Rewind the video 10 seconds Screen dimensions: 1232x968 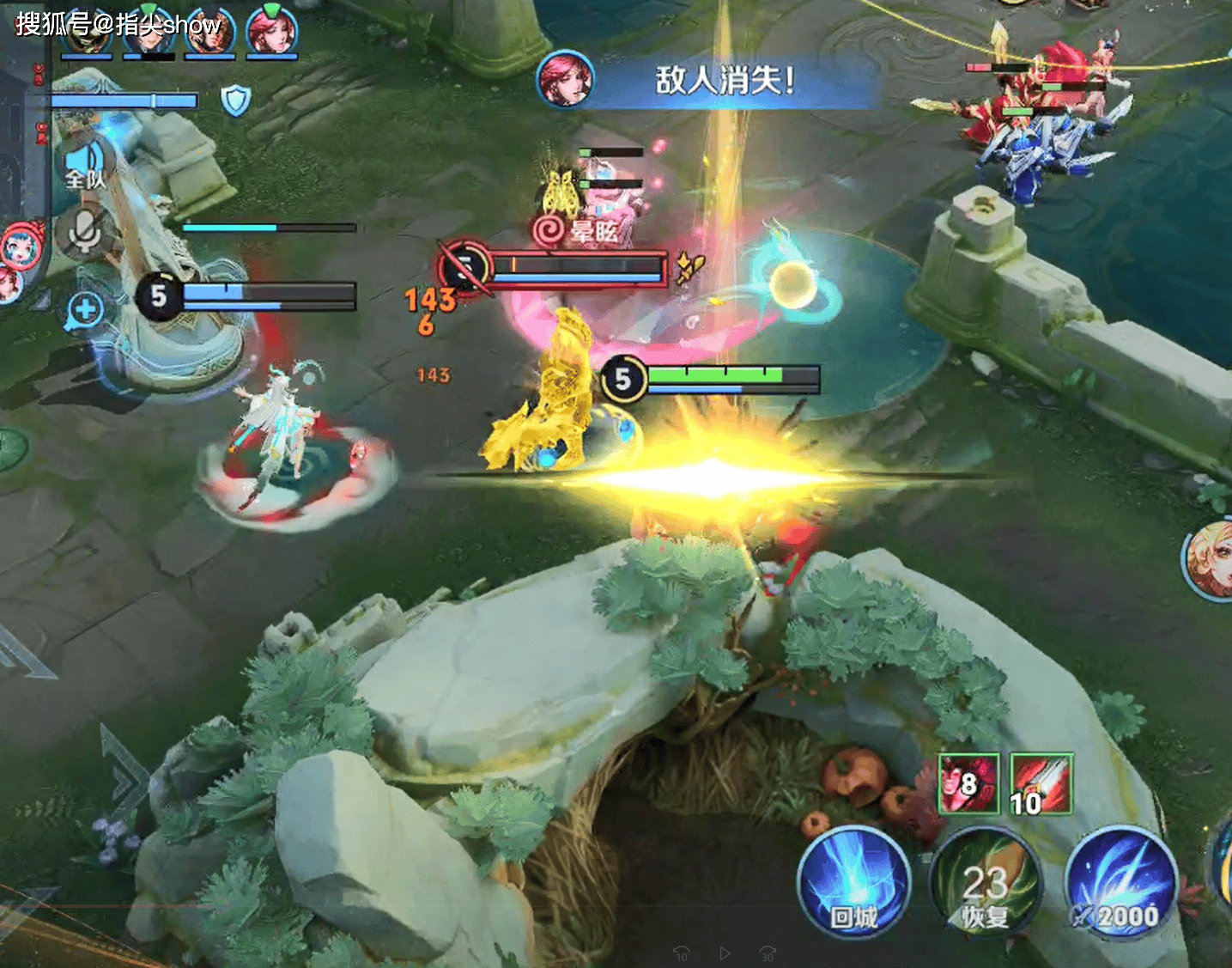(682, 953)
